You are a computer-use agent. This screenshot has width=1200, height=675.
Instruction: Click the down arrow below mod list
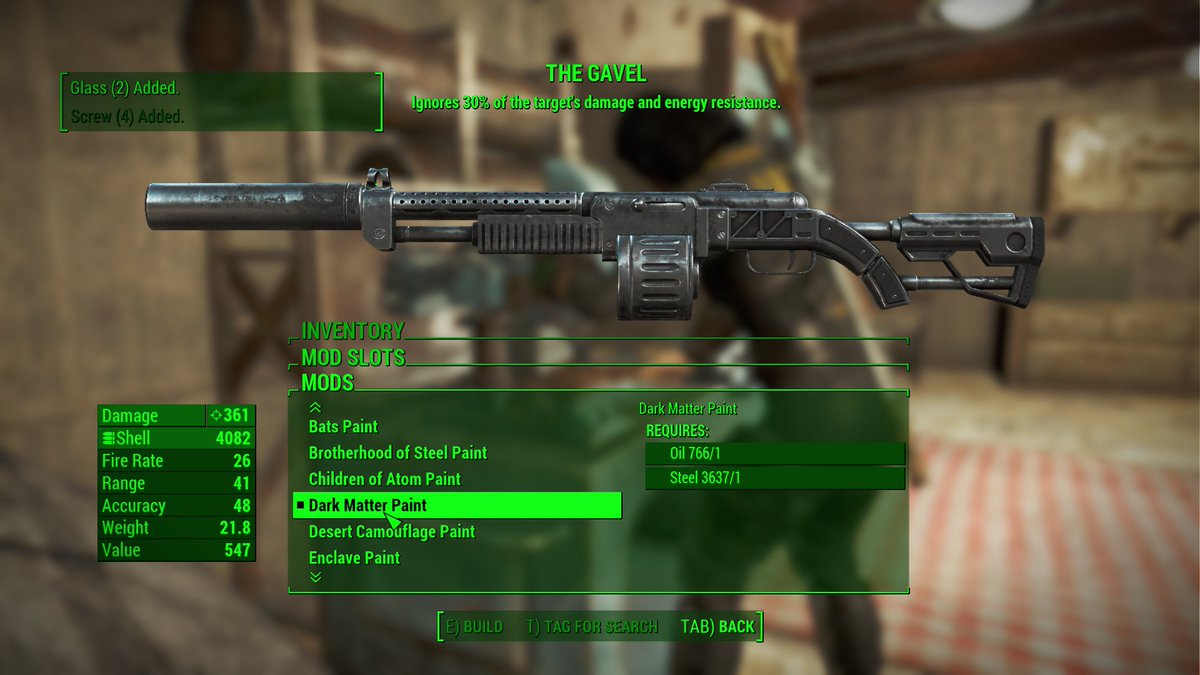coord(316,577)
